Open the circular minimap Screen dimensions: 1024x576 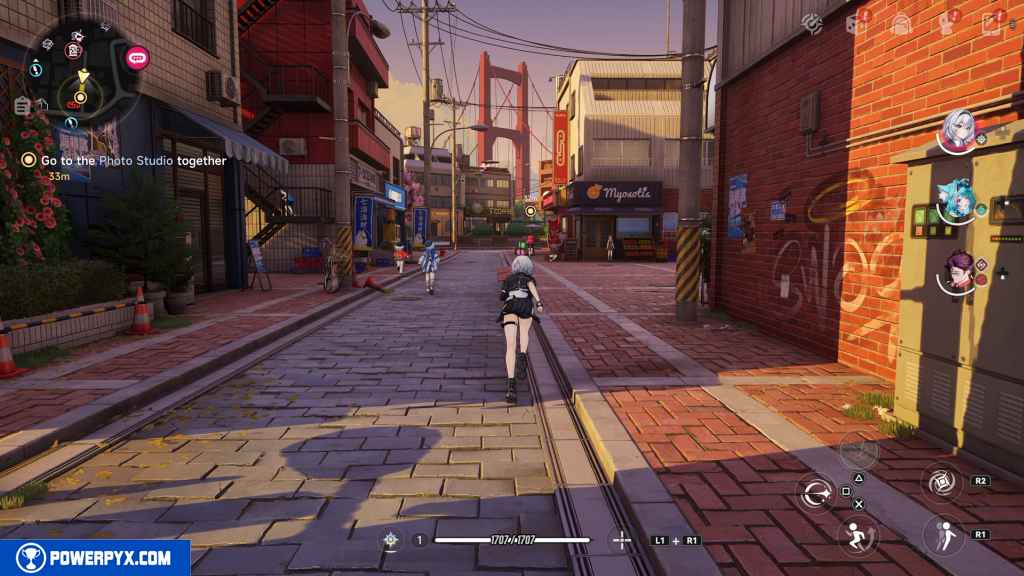coord(80,70)
